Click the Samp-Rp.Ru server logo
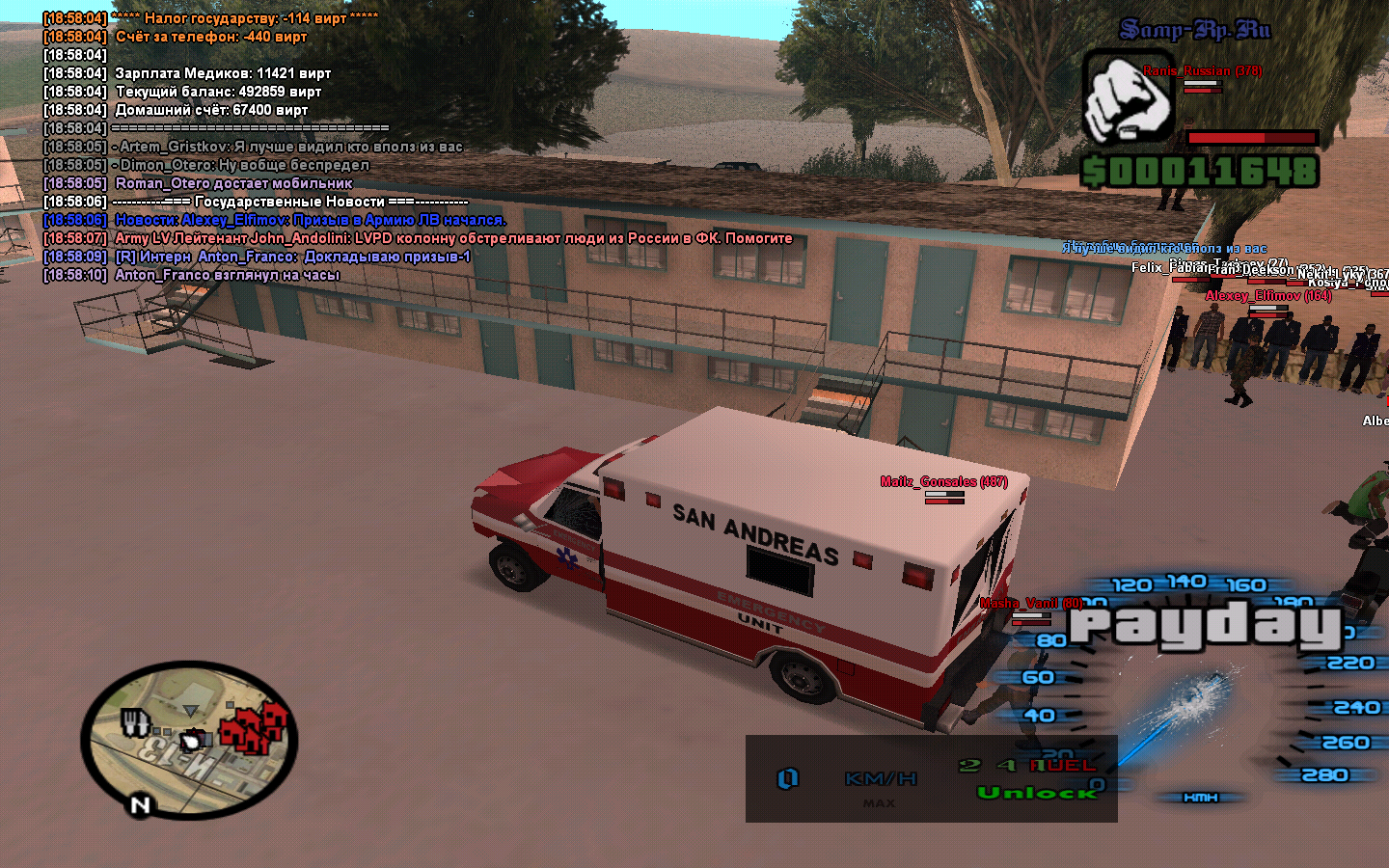The width and height of the screenshot is (1389, 868). 1195,30
